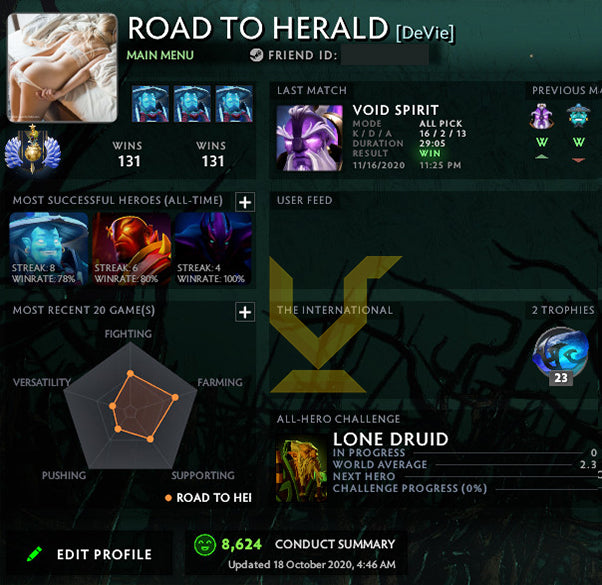This screenshot has width=602, height=585.
Task: Expand the Most Recent 20 Games section
Action: coord(244,312)
